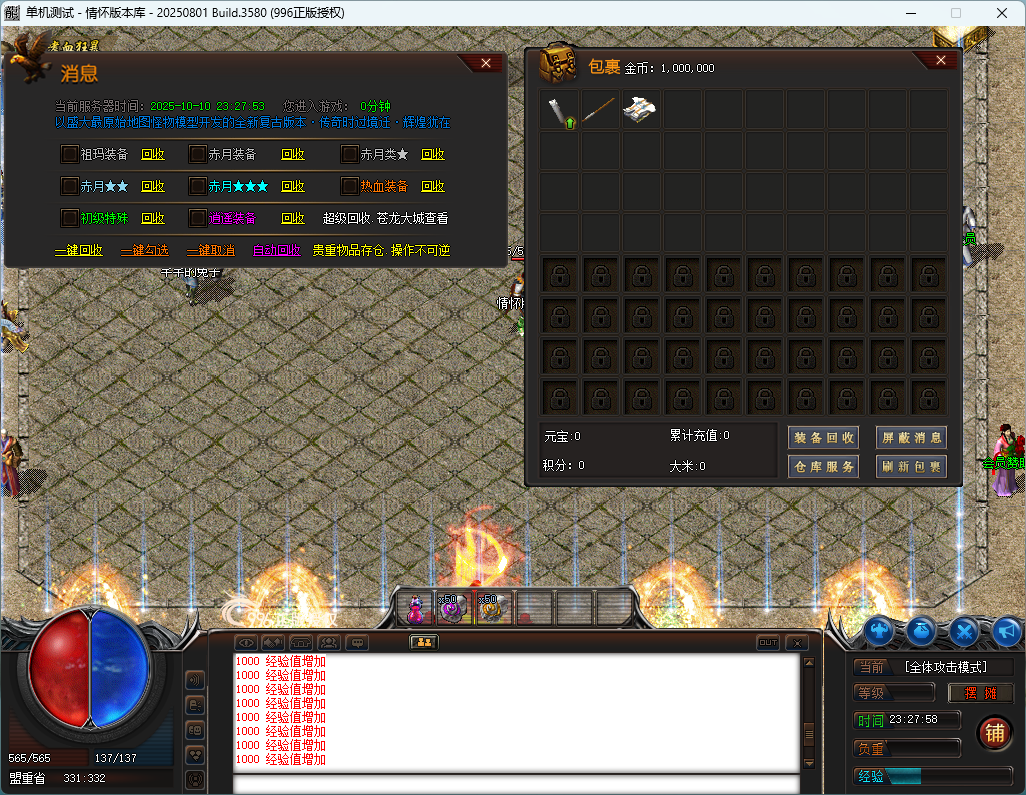This screenshot has height=795, width=1026.
Task: Select the white book item in bag
Action: [x=641, y=110]
